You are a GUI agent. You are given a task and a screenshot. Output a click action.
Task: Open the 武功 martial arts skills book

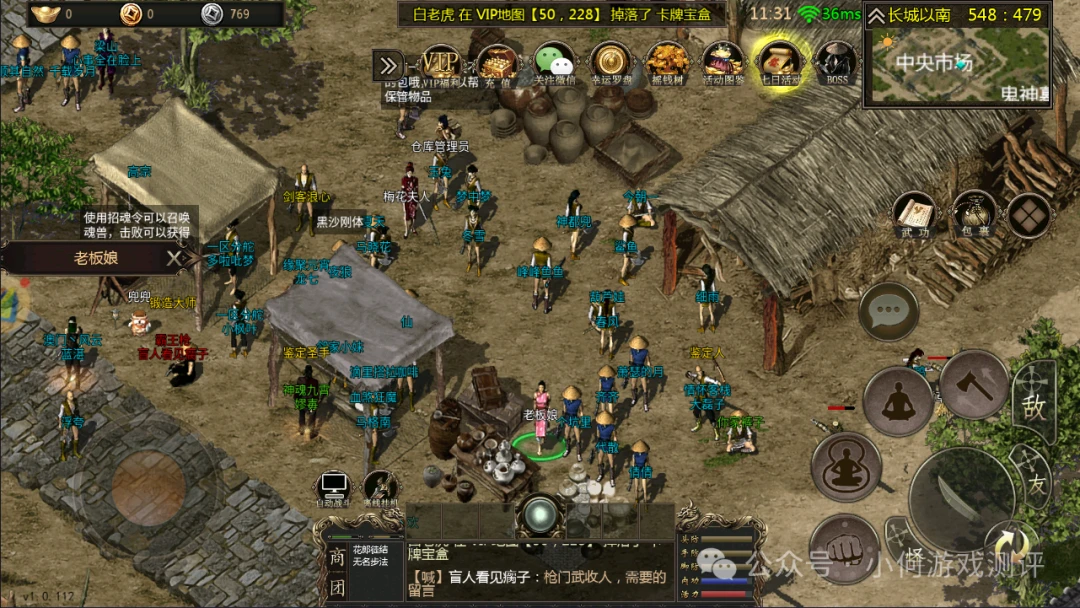point(915,214)
